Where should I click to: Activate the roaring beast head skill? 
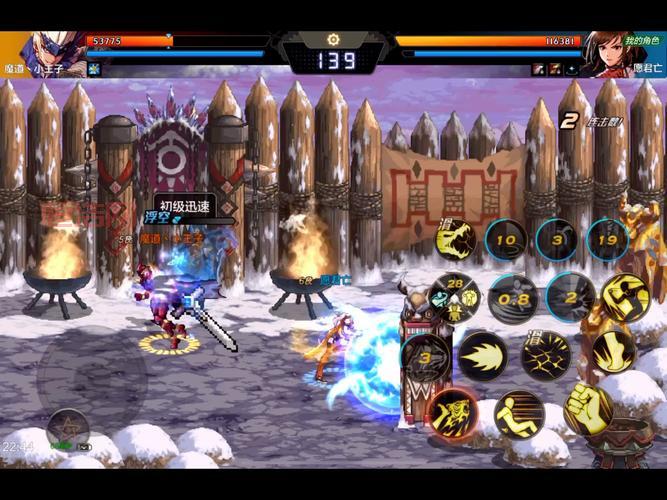(x=457, y=240)
